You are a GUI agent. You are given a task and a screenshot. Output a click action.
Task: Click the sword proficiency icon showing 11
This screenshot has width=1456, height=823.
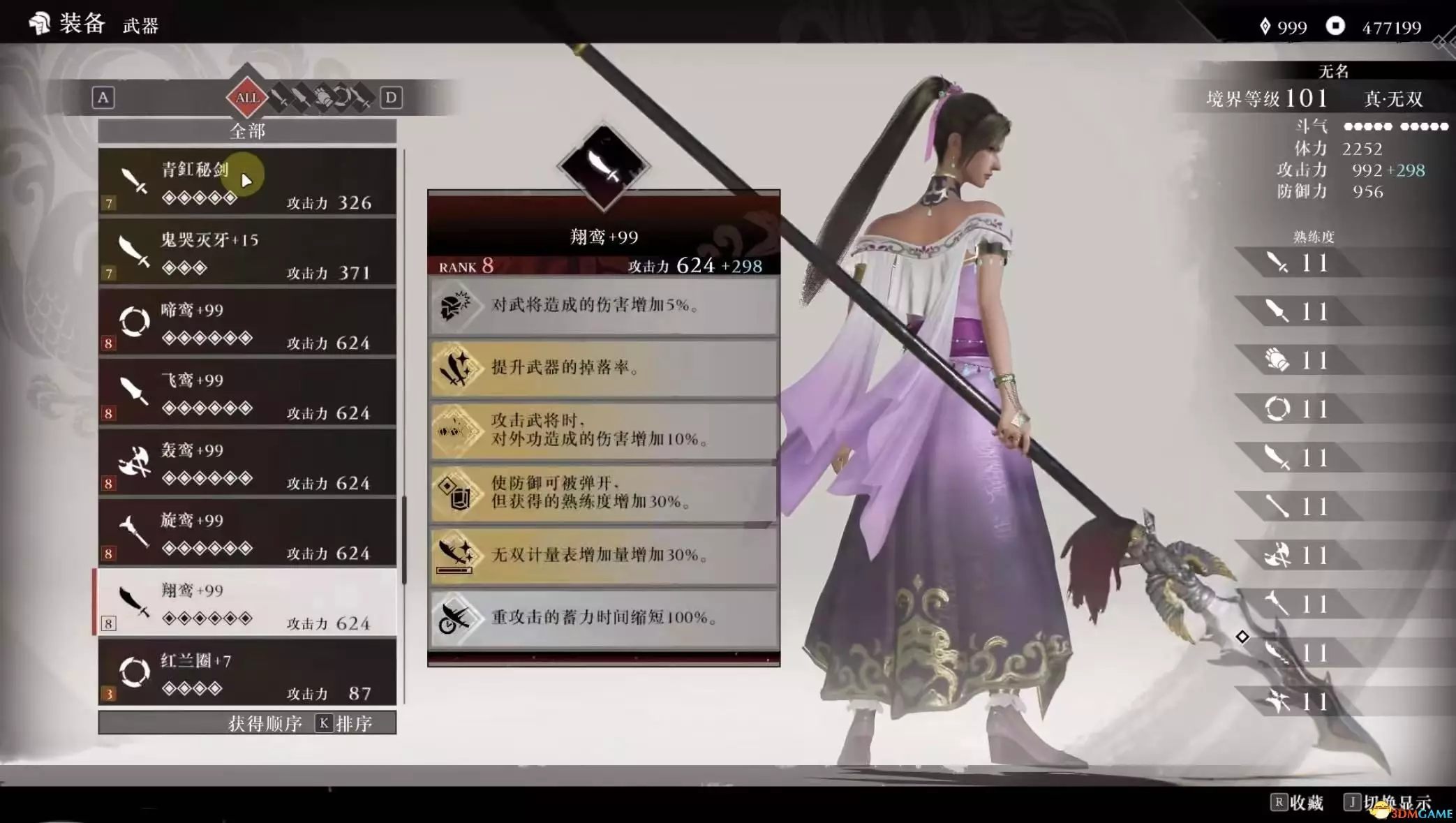(x=1276, y=263)
